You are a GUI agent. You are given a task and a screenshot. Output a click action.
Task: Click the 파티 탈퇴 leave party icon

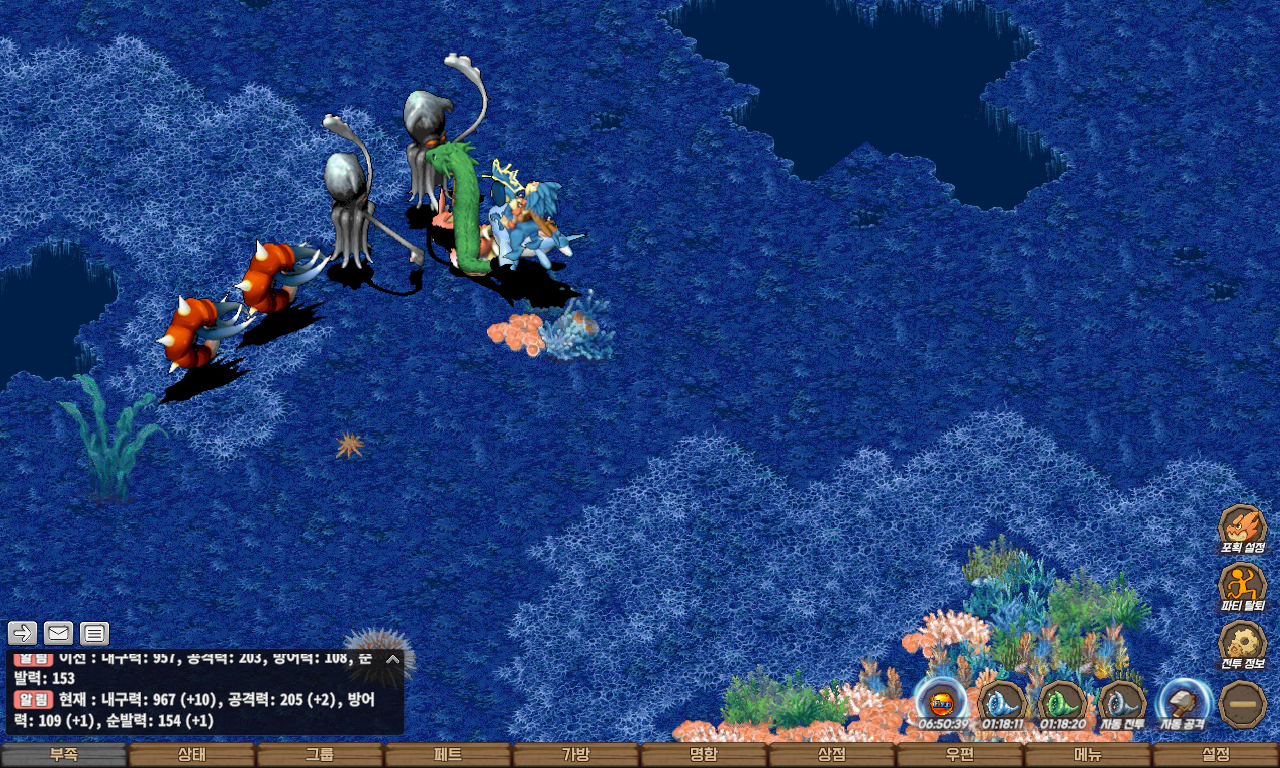click(x=1243, y=586)
